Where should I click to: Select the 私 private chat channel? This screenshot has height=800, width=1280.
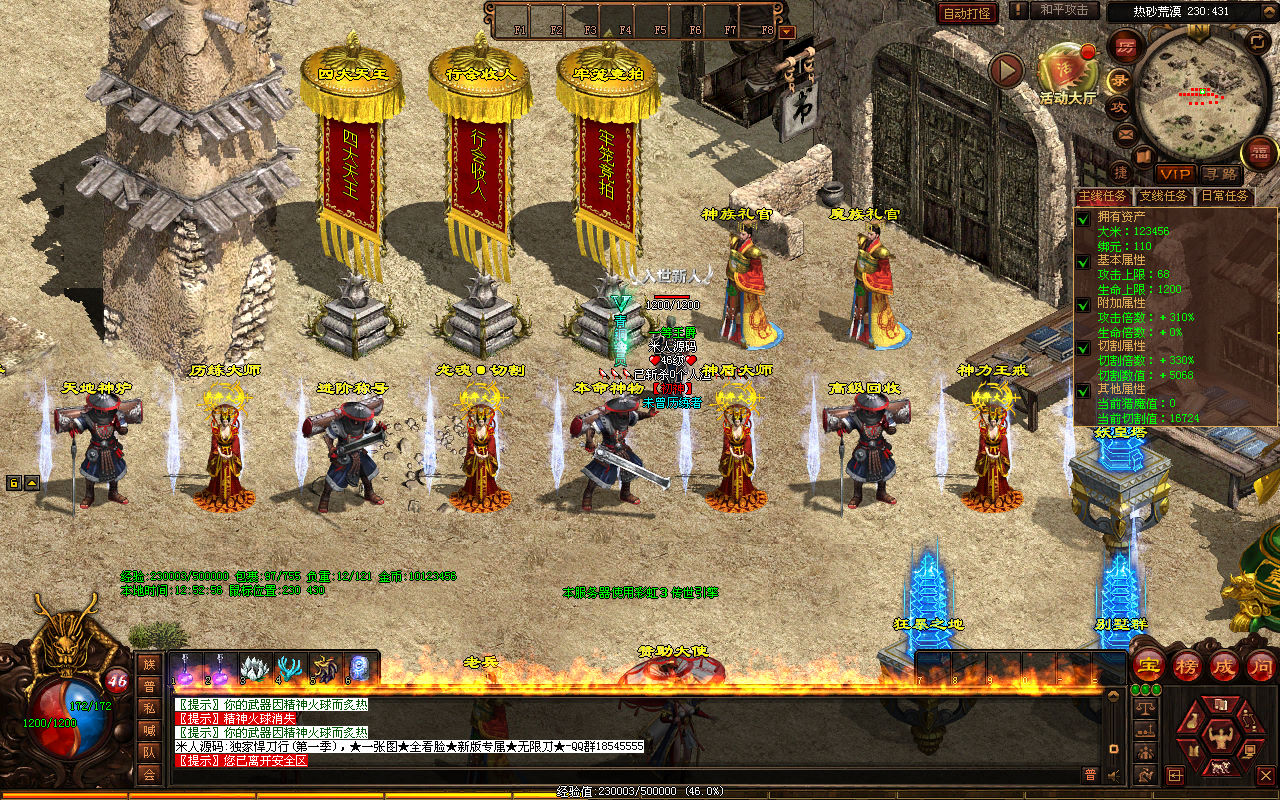pos(149,708)
